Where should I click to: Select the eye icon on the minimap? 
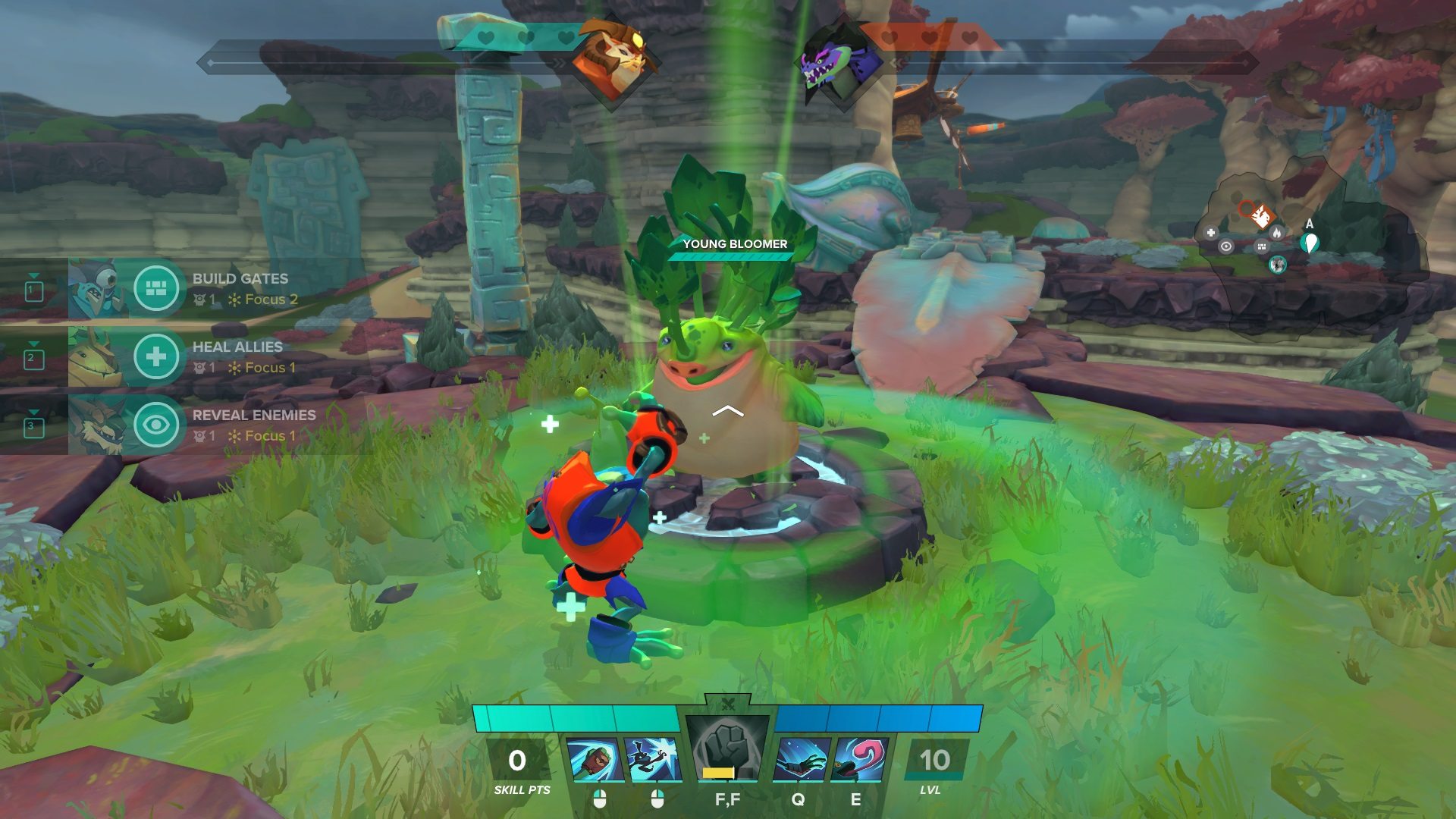1225,246
